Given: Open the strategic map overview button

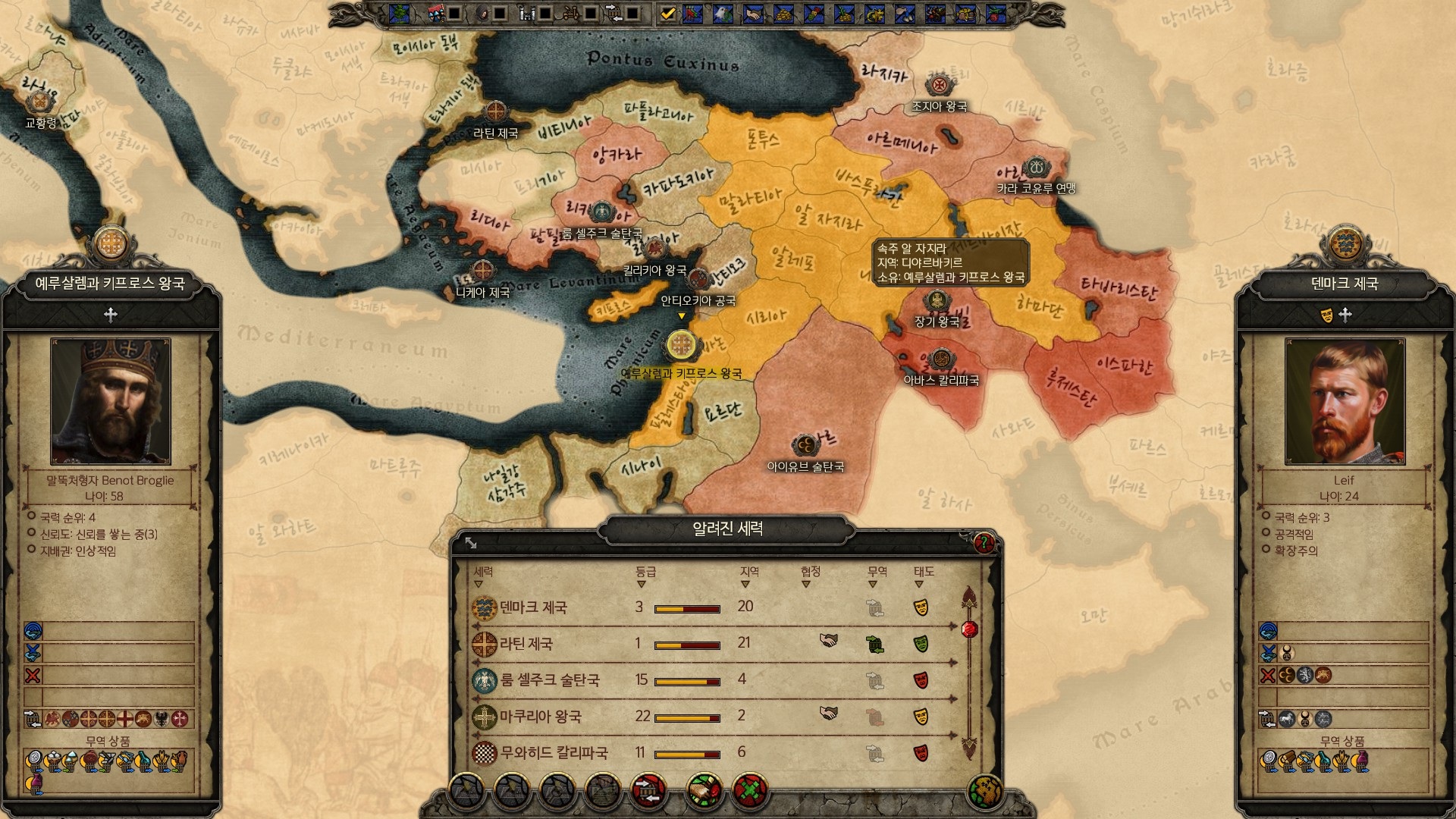Looking at the screenshot, I should pyautogui.click(x=985, y=792).
